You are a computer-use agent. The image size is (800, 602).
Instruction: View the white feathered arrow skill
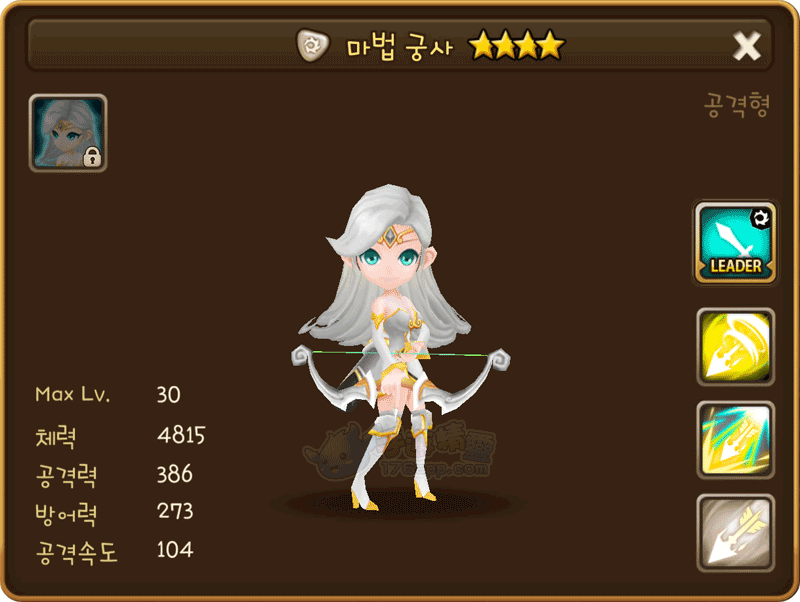pos(735,532)
